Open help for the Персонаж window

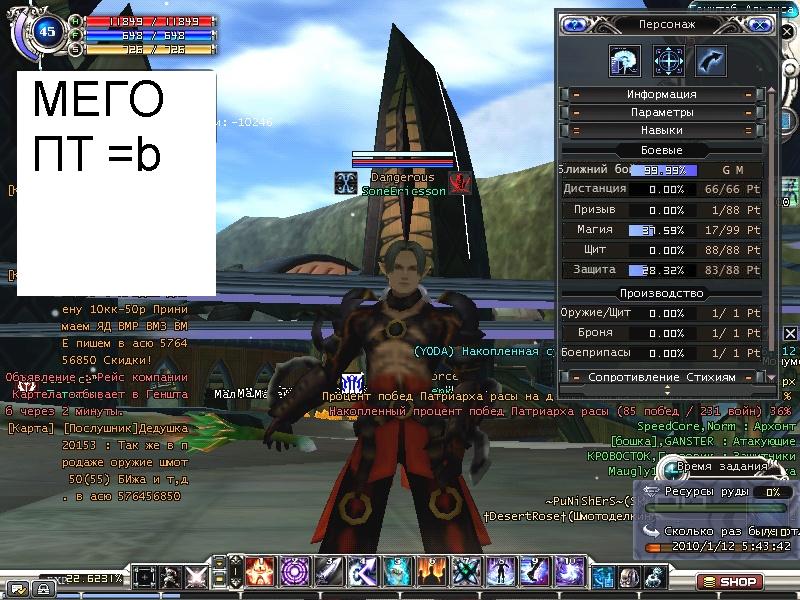(575, 24)
